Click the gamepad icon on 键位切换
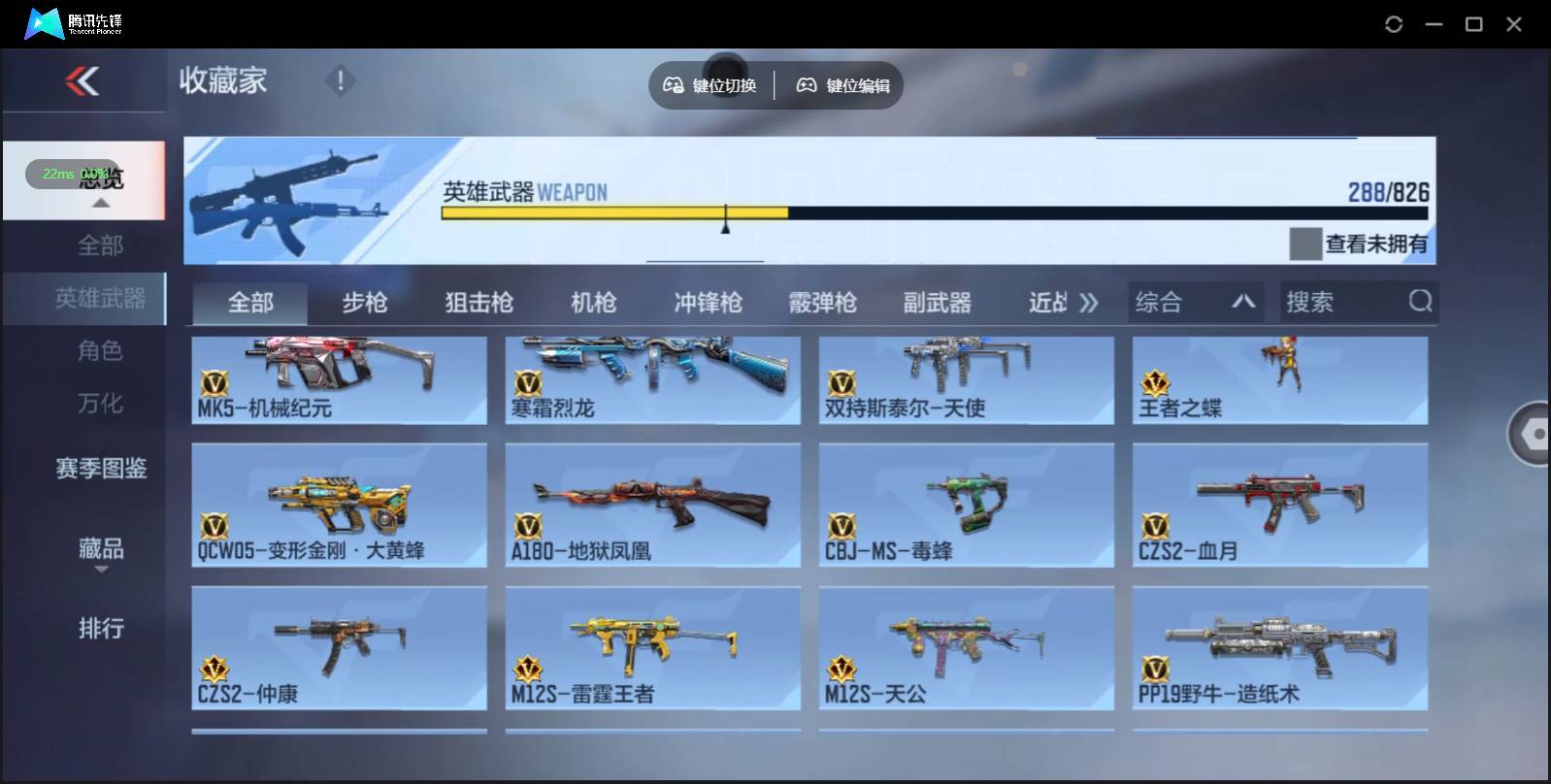The image size is (1551, 784). click(x=672, y=85)
